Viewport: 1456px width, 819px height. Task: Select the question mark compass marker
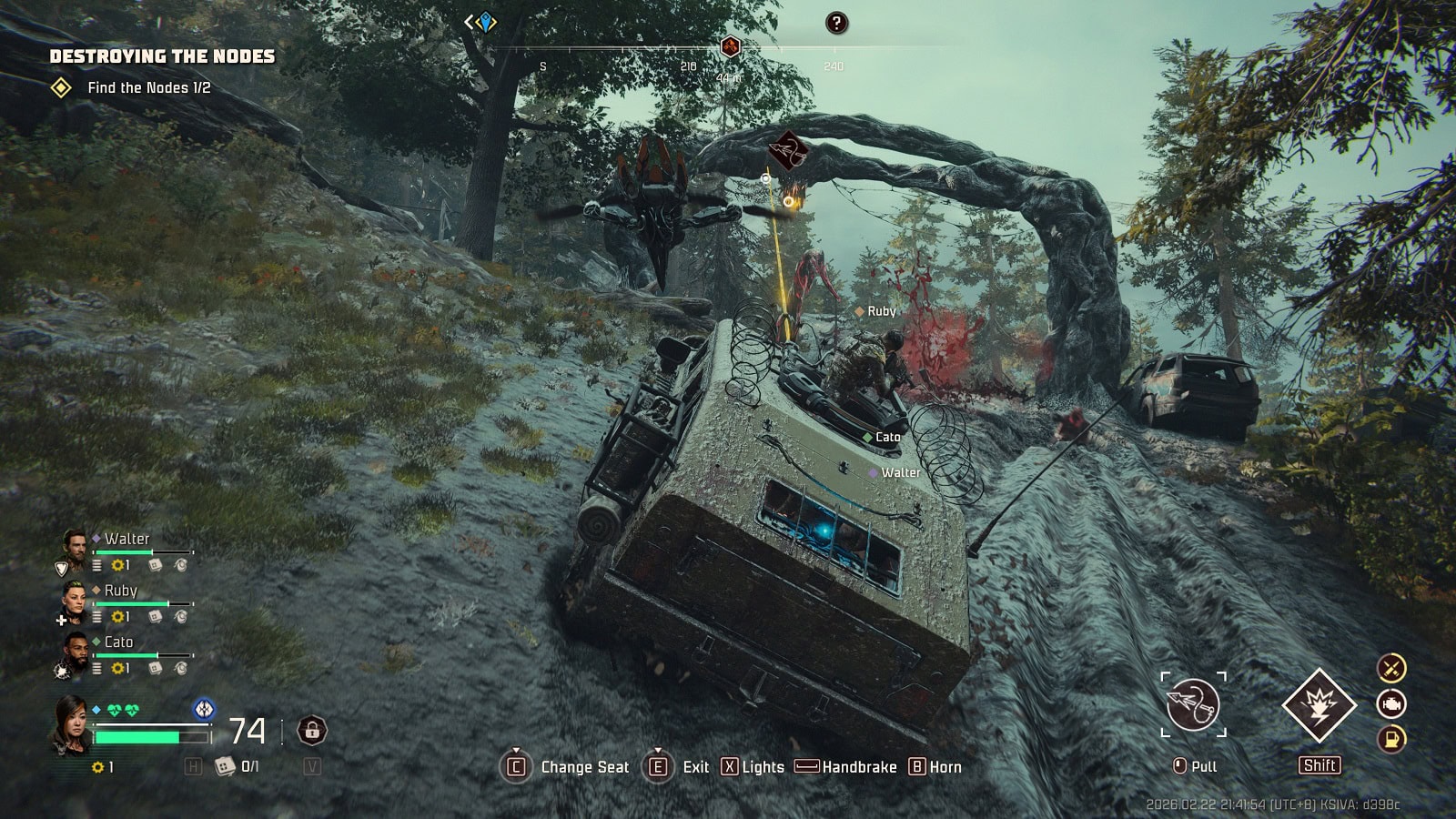coord(836,24)
